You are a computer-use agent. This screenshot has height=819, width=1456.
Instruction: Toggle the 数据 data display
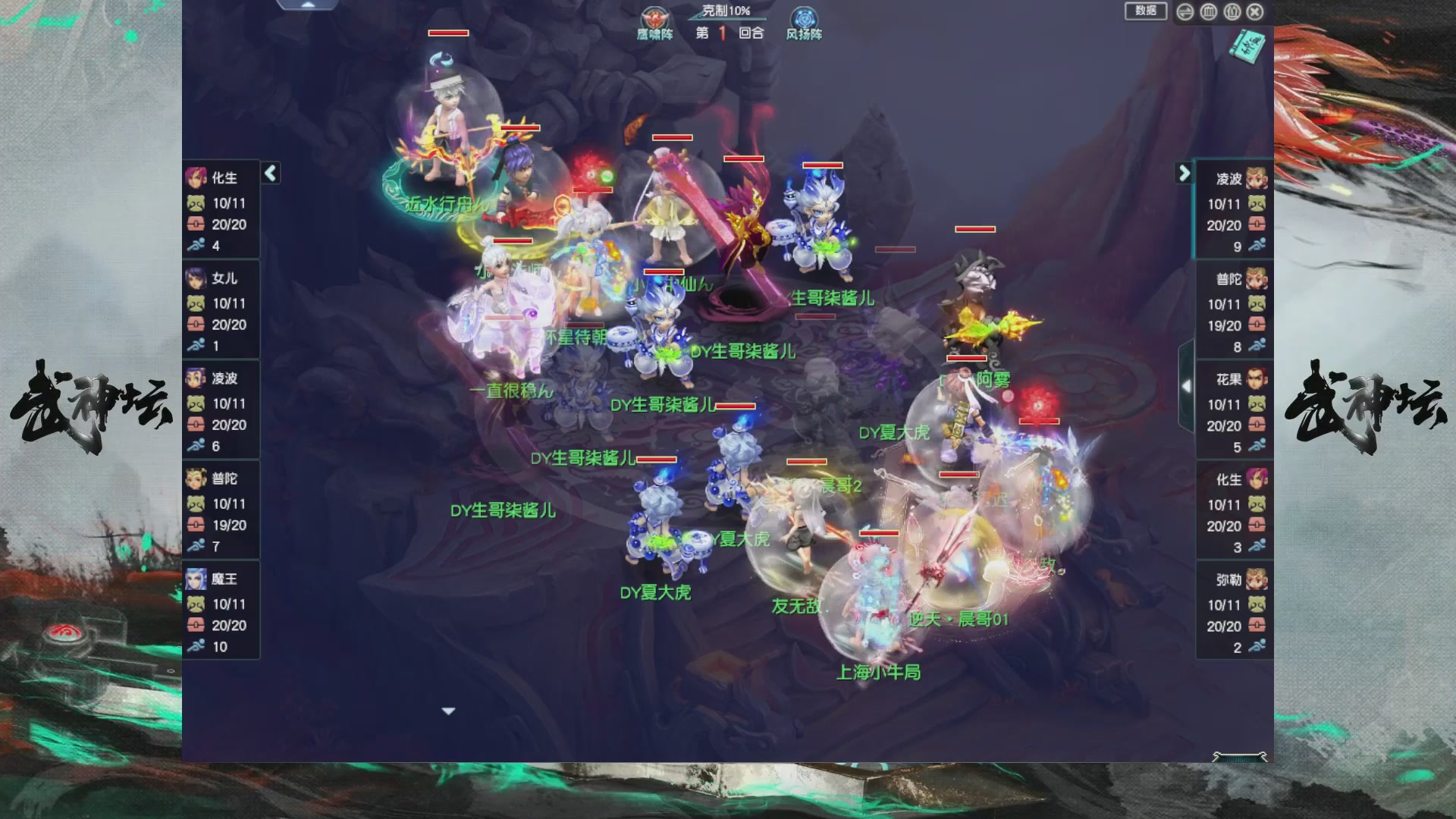pyautogui.click(x=1145, y=13)
